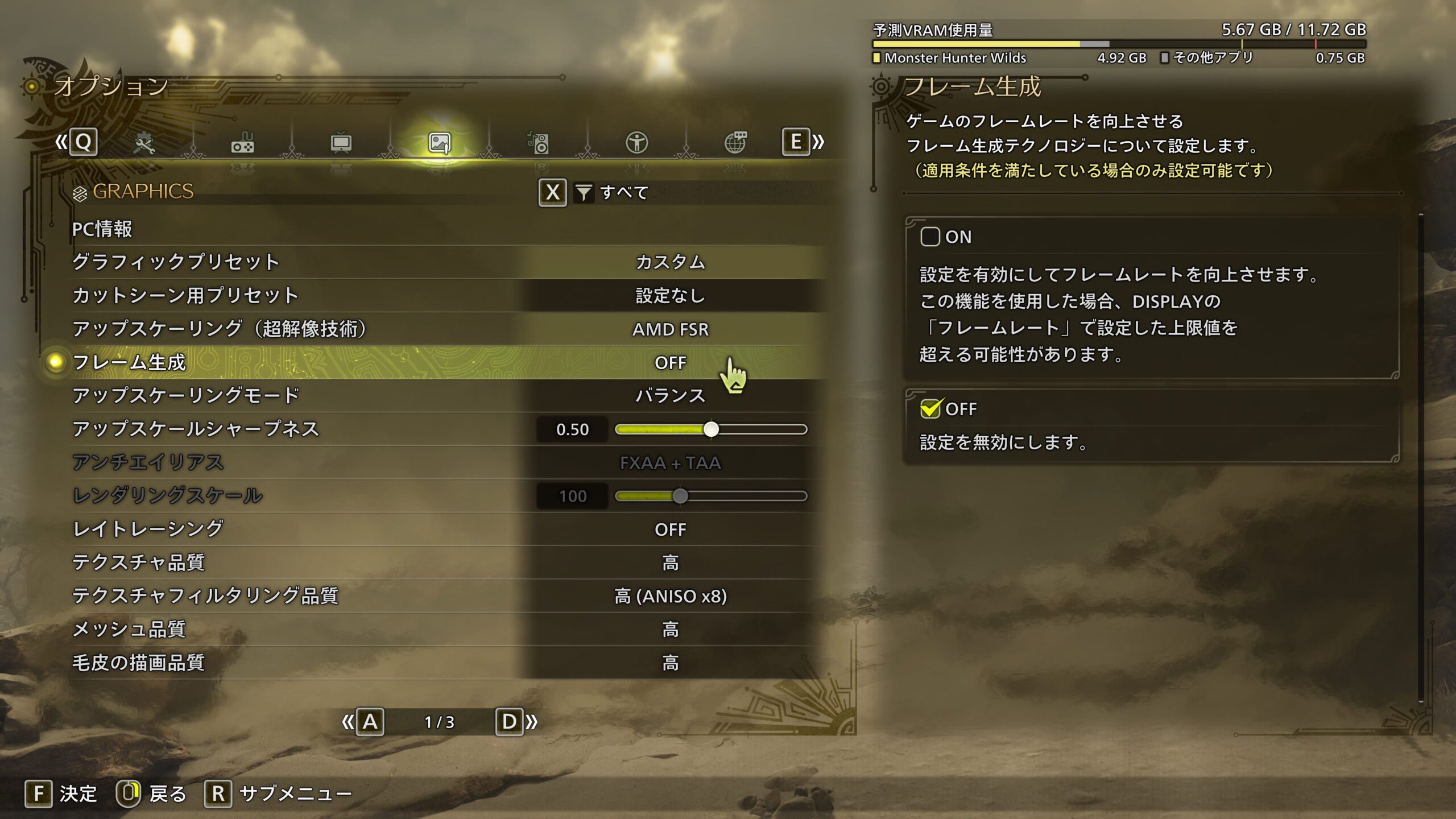Select the グラフィックプリセット setting row
The image size is (1456, 819).
(175, 262)
